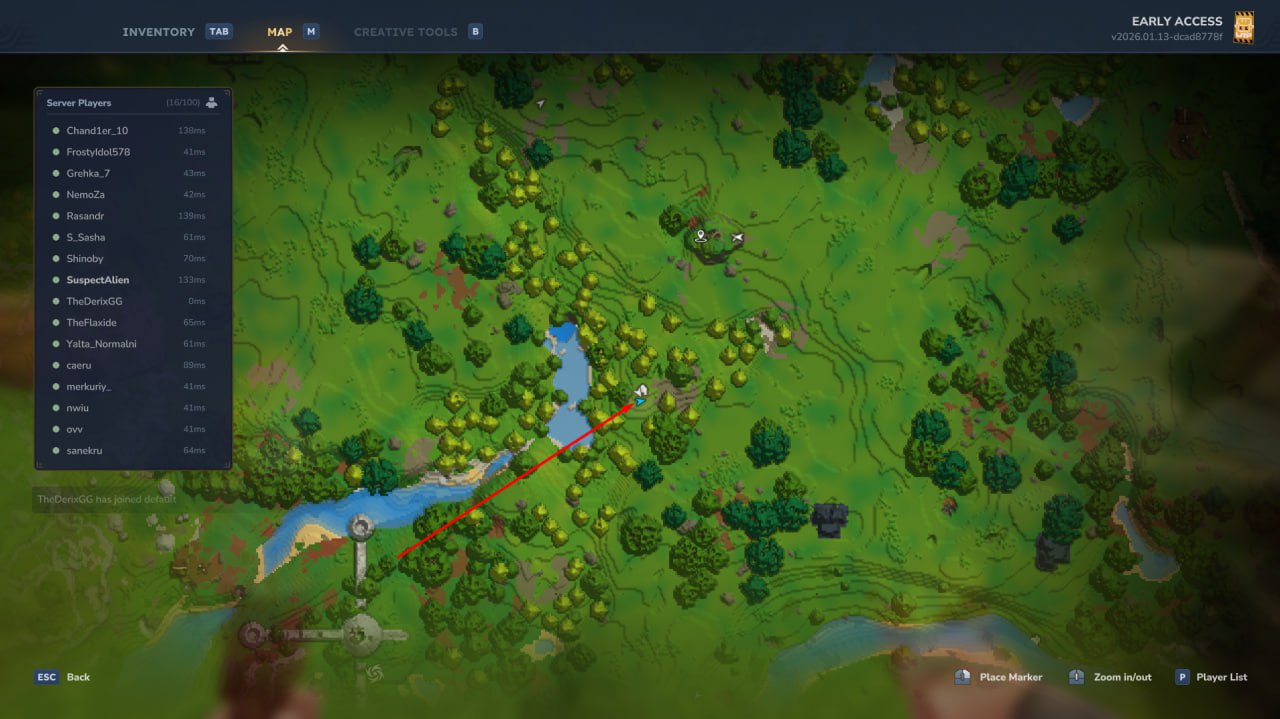1280x719 pixels.
Task: Select the Map tab
Action: [280, 32]
